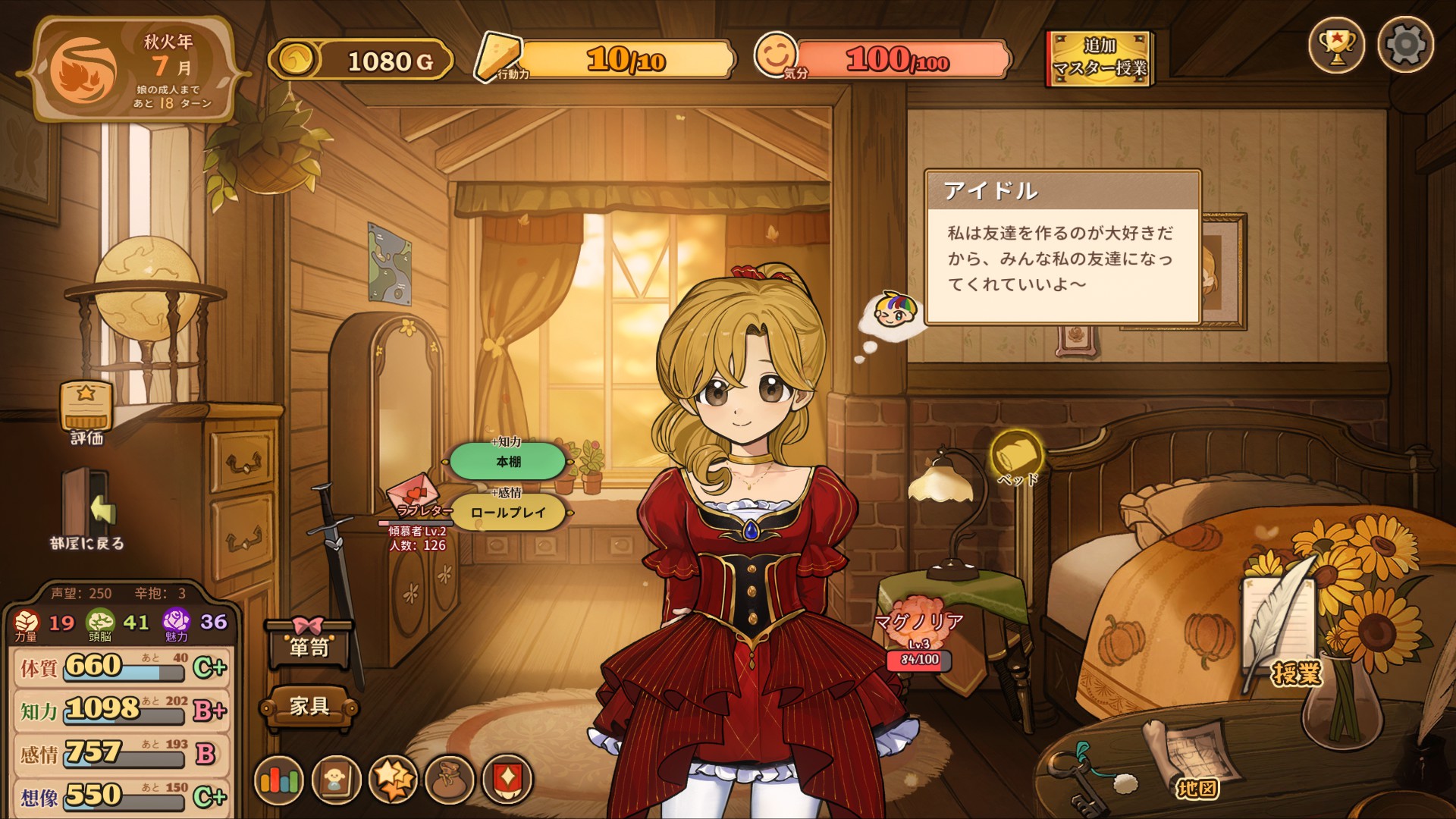
Task: Open the 筆筒 pen holder menu
Action: pos(309,645)
